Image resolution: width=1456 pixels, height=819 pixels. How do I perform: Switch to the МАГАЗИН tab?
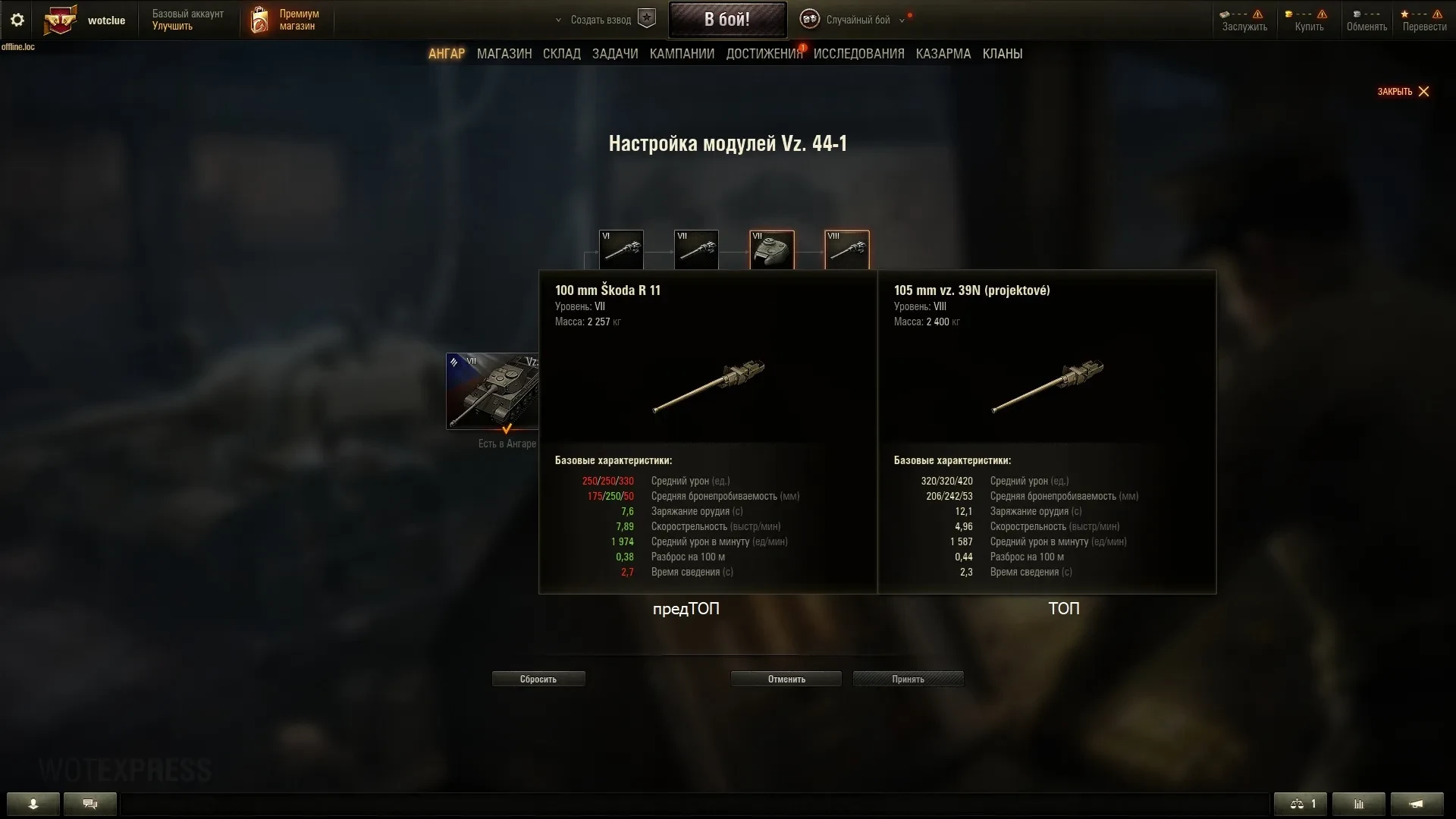click(x=504, y=54)
